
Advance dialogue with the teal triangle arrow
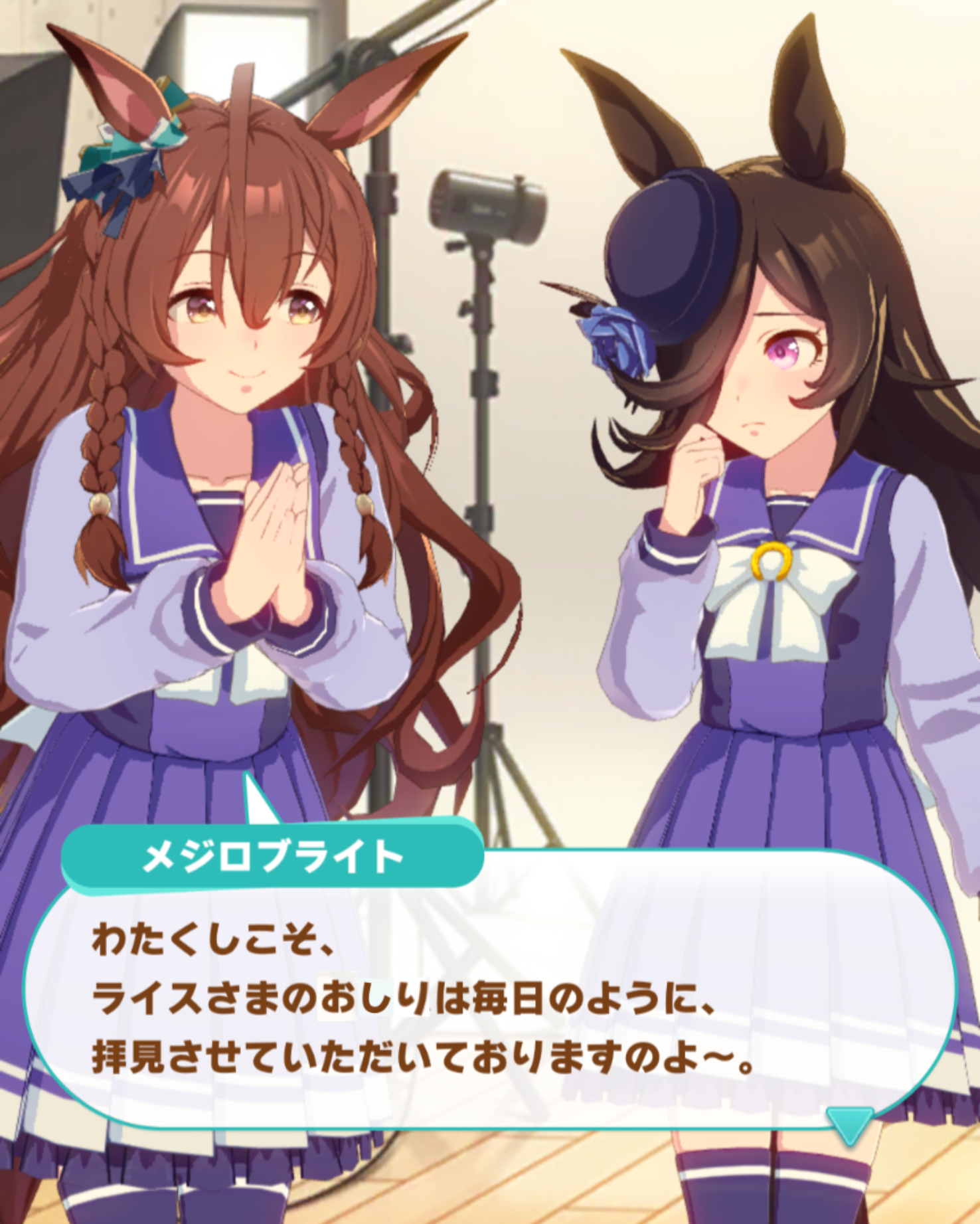850,1121
